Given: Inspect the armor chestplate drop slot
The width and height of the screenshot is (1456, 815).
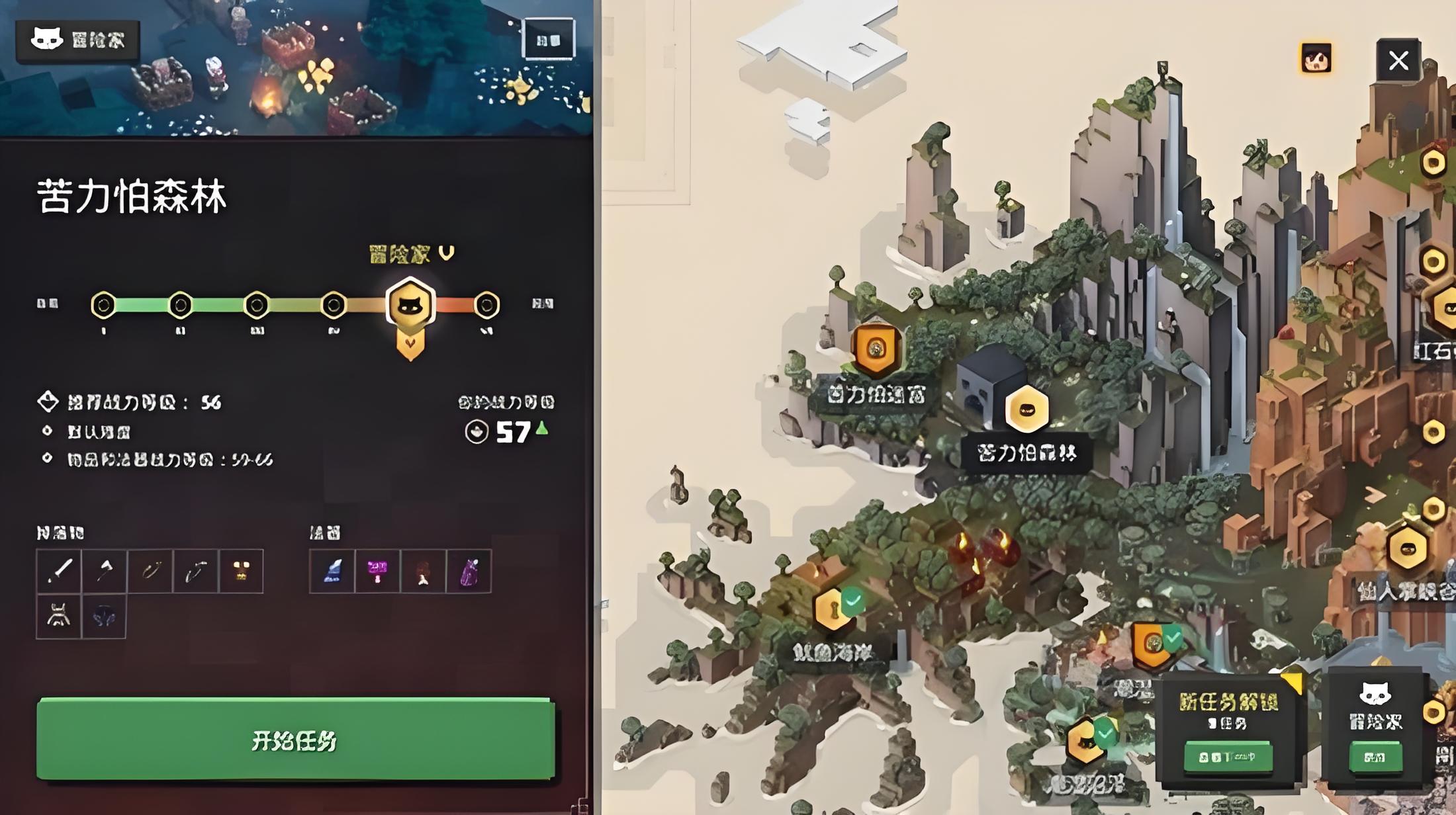Looking at the screenshot, I should coord(59,617).
